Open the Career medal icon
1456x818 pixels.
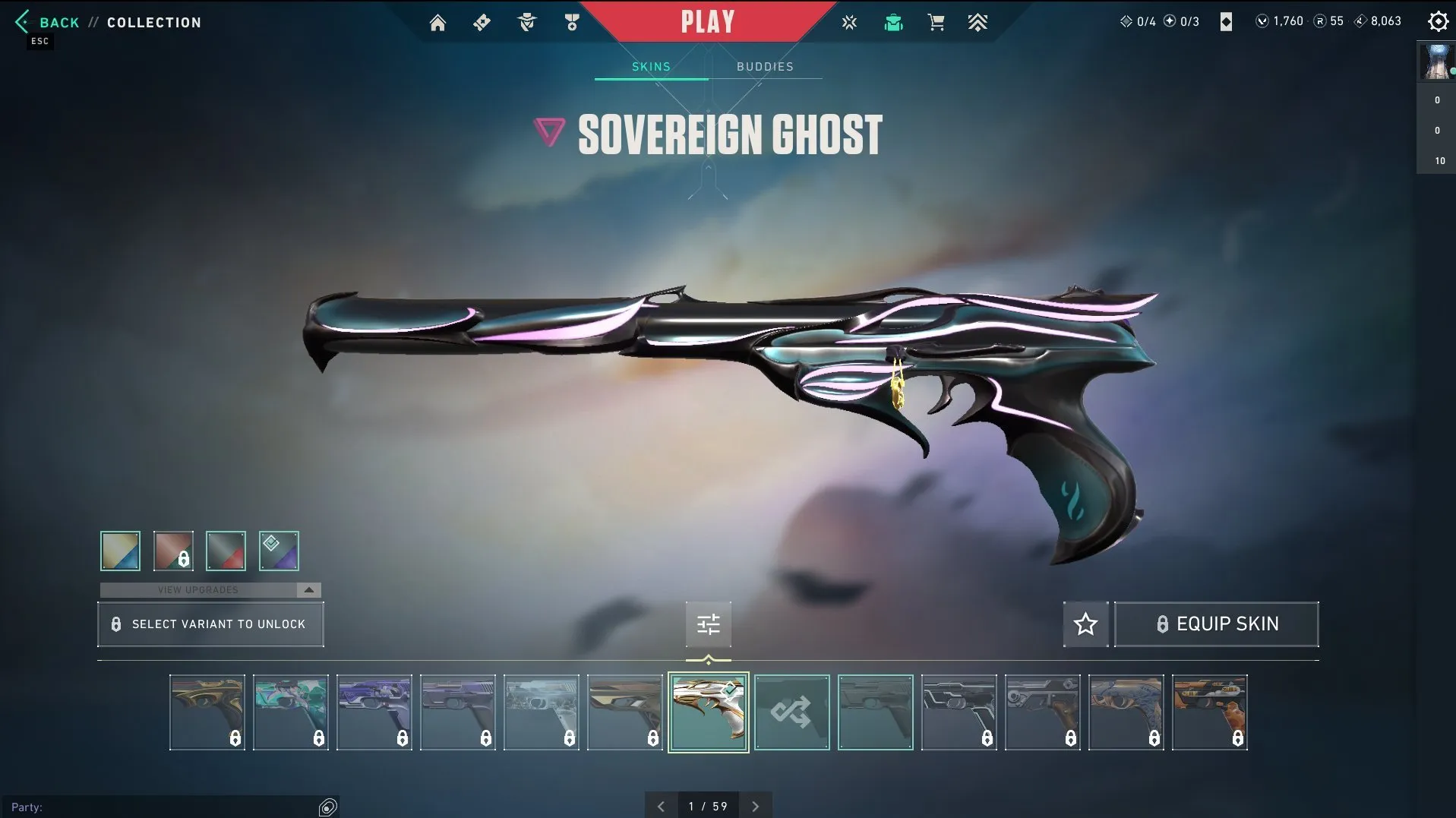[x=571, y=22]
